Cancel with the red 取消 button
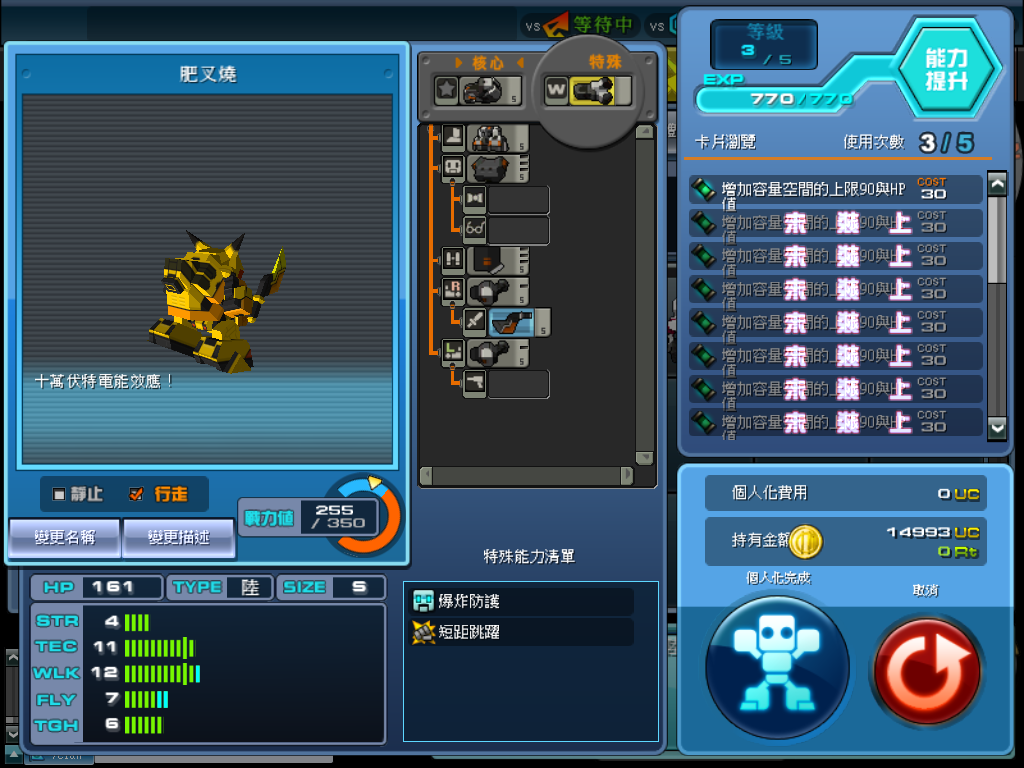This screenshot has width=1024, height=768. click(x=926, y=669)
